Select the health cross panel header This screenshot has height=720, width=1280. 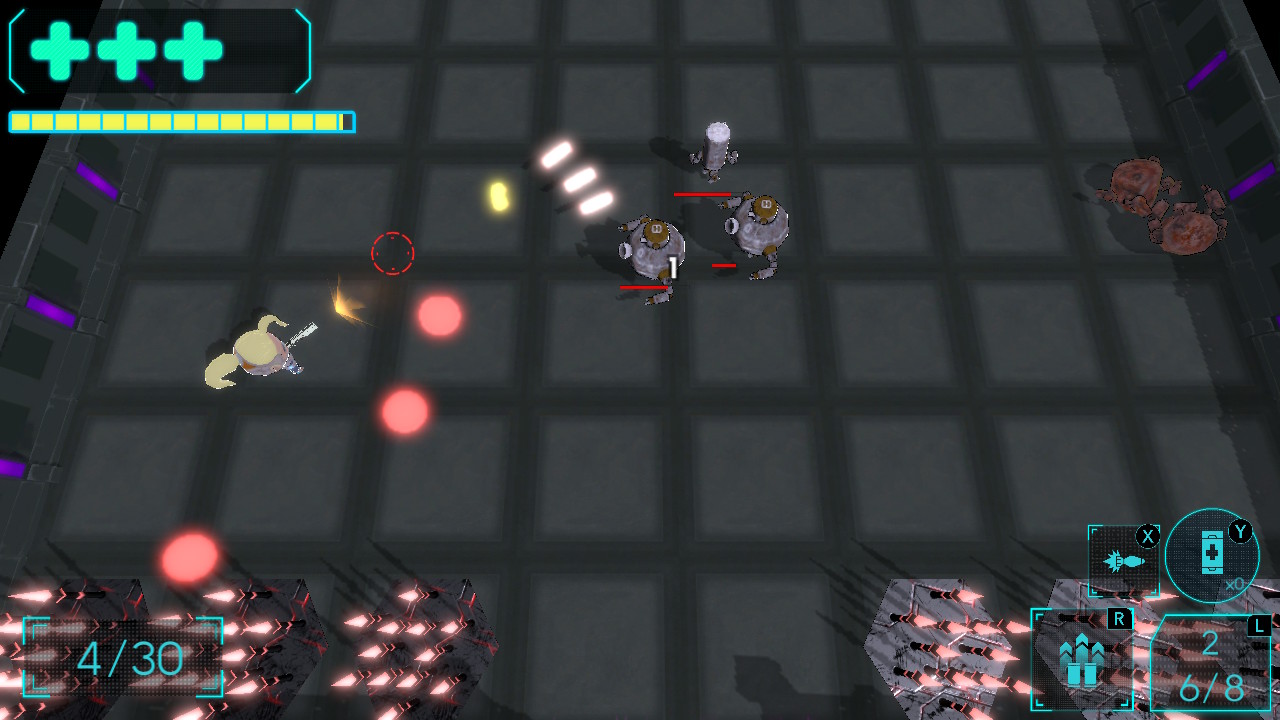pyautogui.click(x=160, y=50)
